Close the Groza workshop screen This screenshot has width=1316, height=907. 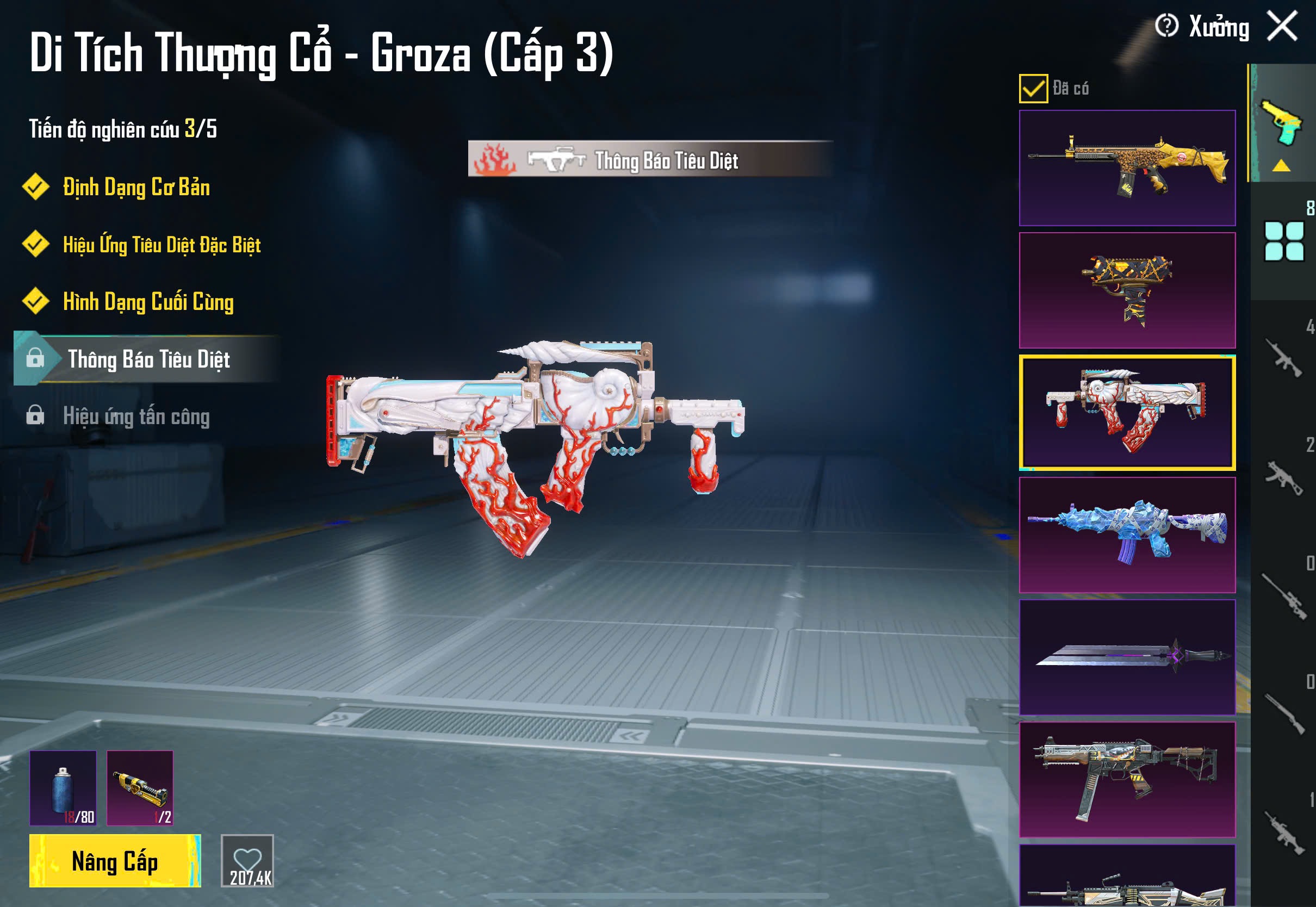coord(1282,26)
